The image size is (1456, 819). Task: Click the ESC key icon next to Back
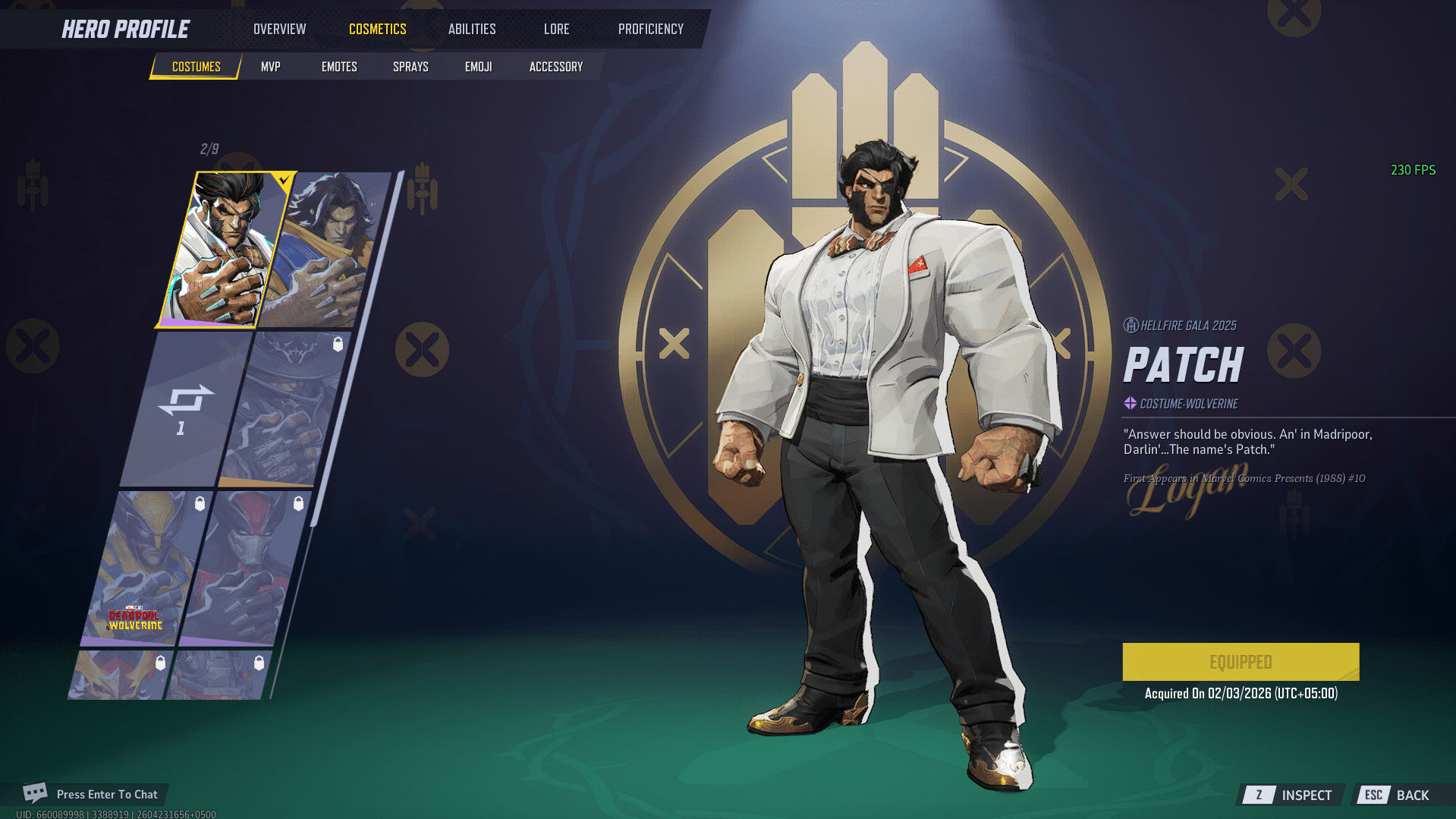[x=1373, y=795]
